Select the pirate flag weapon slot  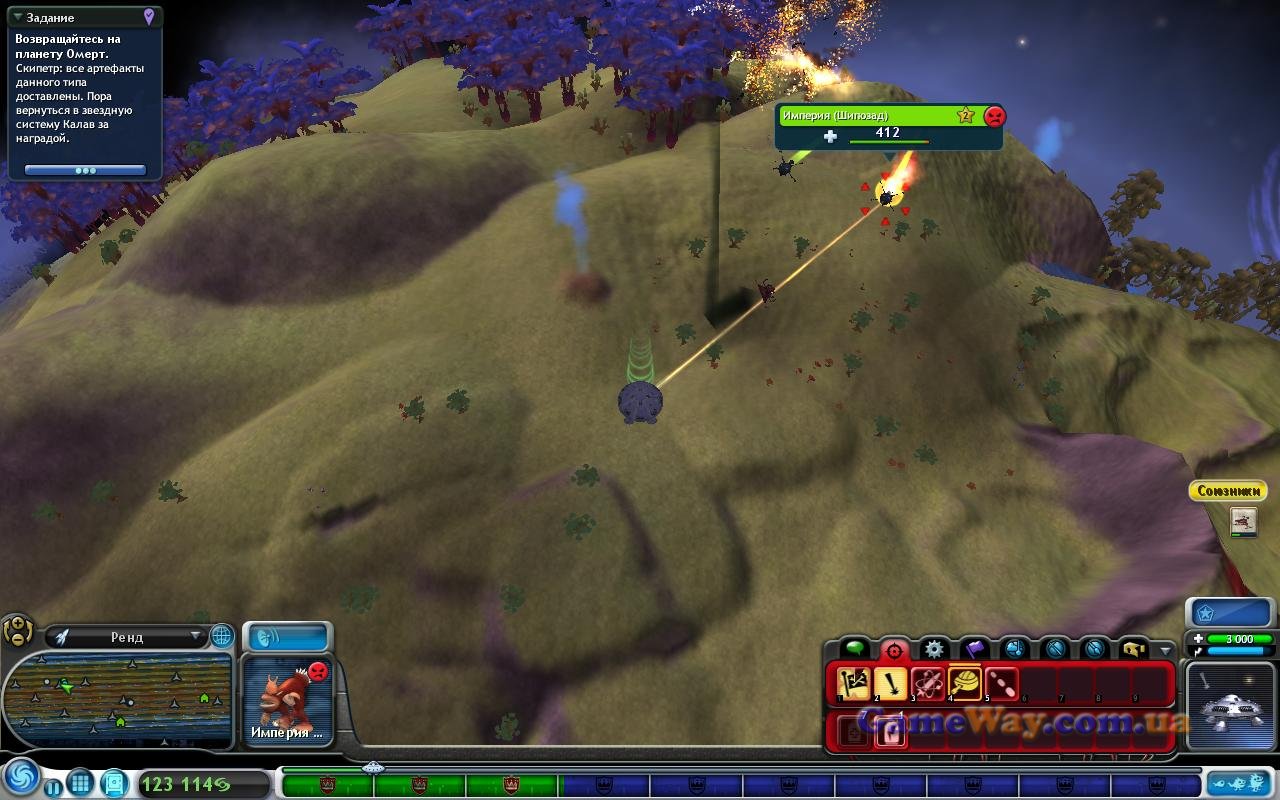click(853, 685)
